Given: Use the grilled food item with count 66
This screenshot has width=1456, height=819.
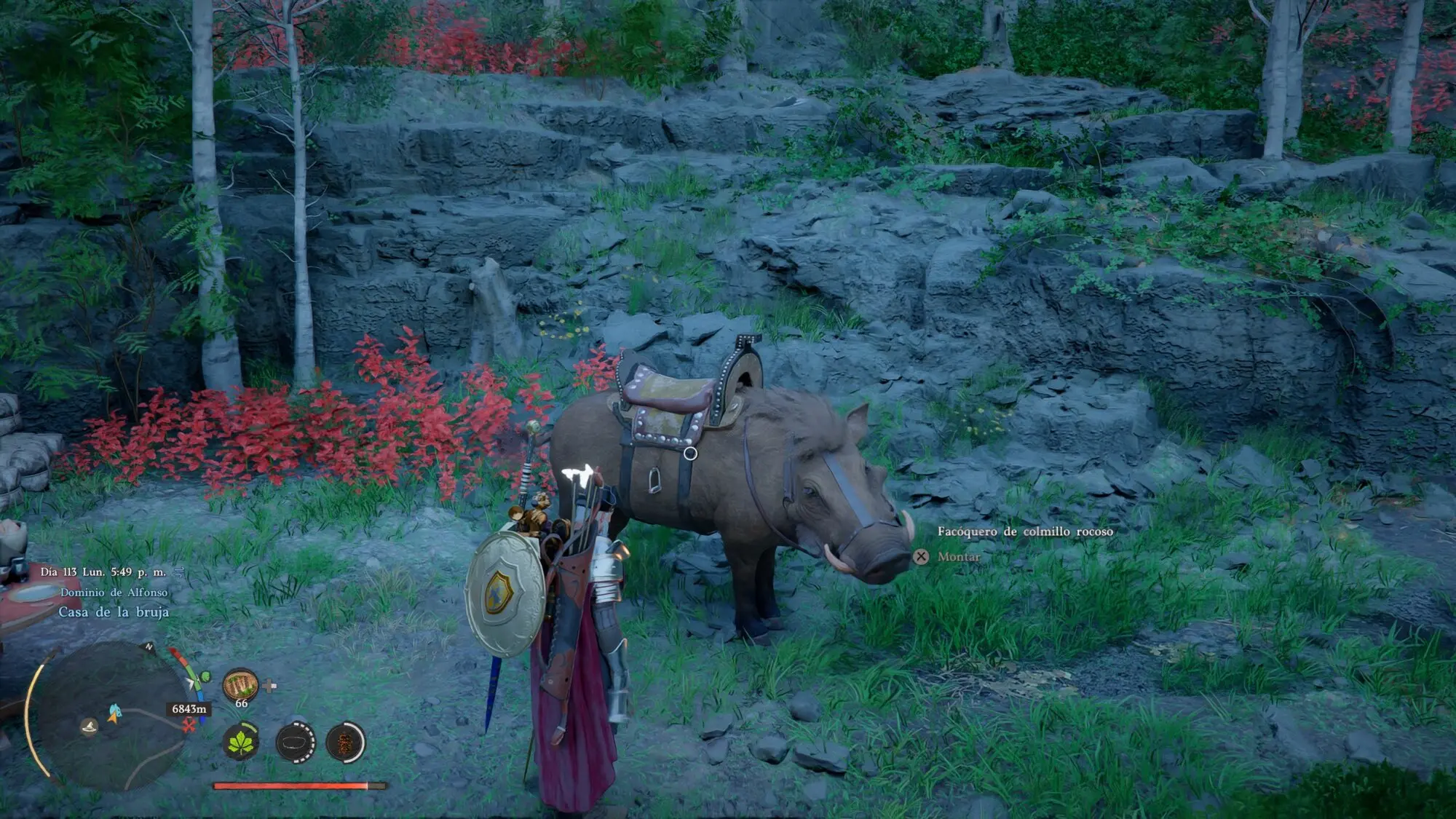Looking at the screenshot, I should tap(240, 685).
